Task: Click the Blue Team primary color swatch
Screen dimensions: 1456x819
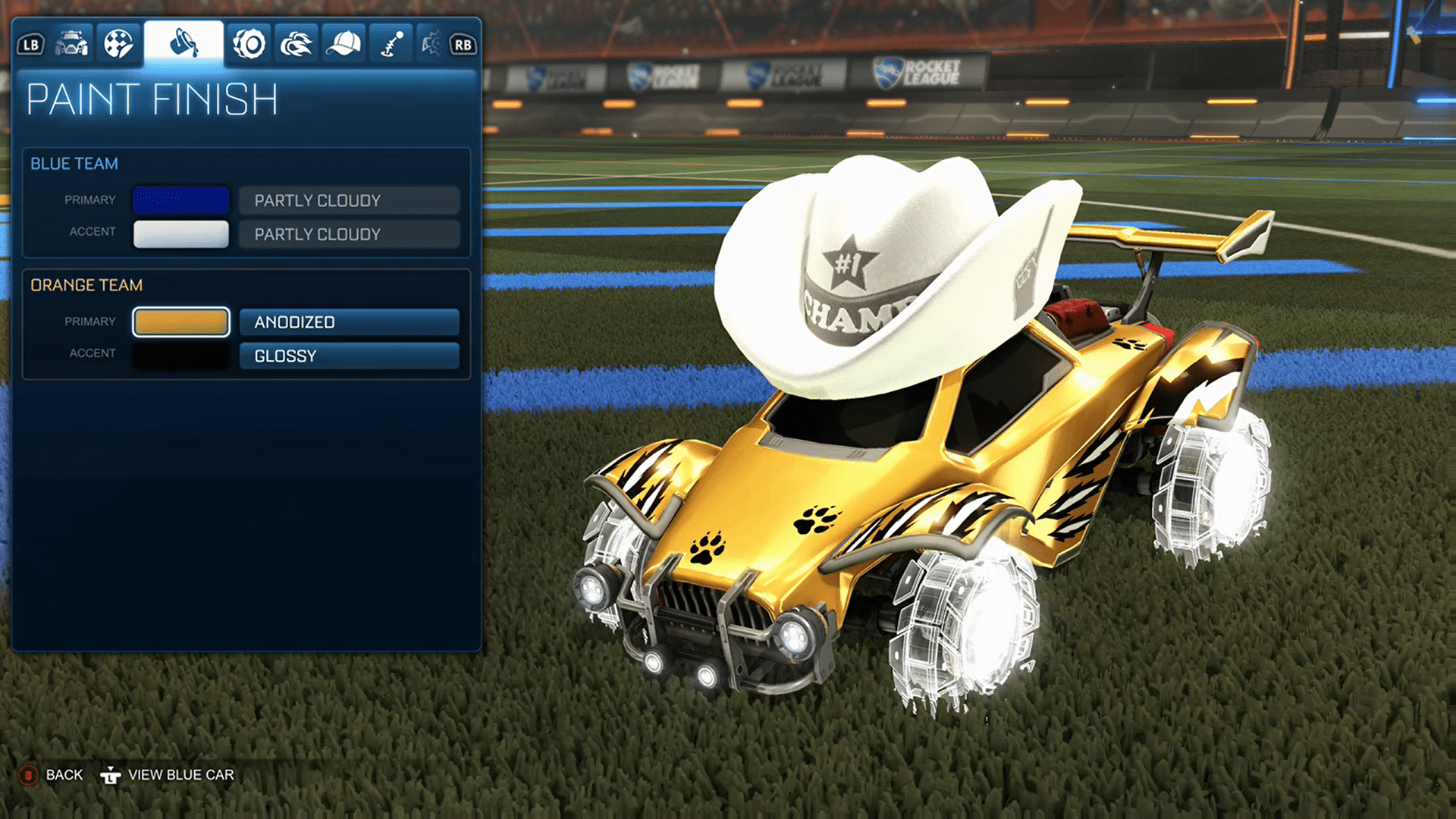Action: pos(180,200)
